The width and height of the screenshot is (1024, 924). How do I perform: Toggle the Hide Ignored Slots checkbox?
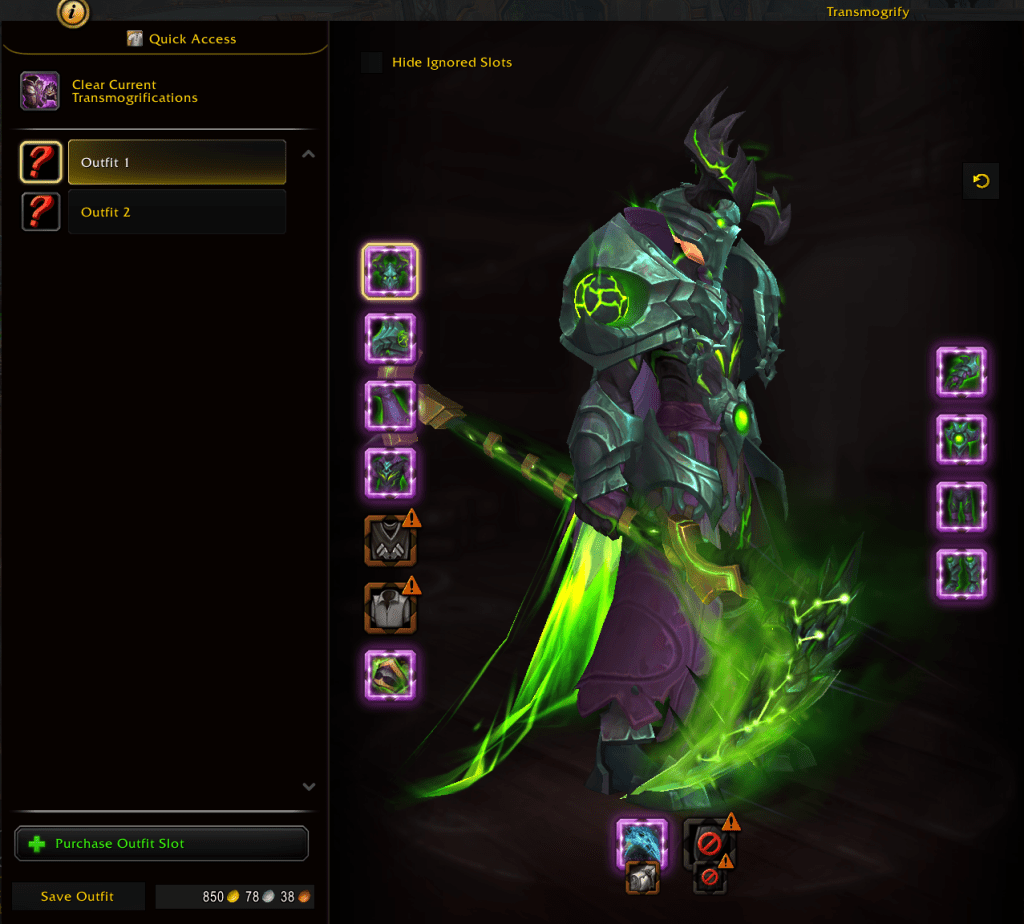[372, 63]
